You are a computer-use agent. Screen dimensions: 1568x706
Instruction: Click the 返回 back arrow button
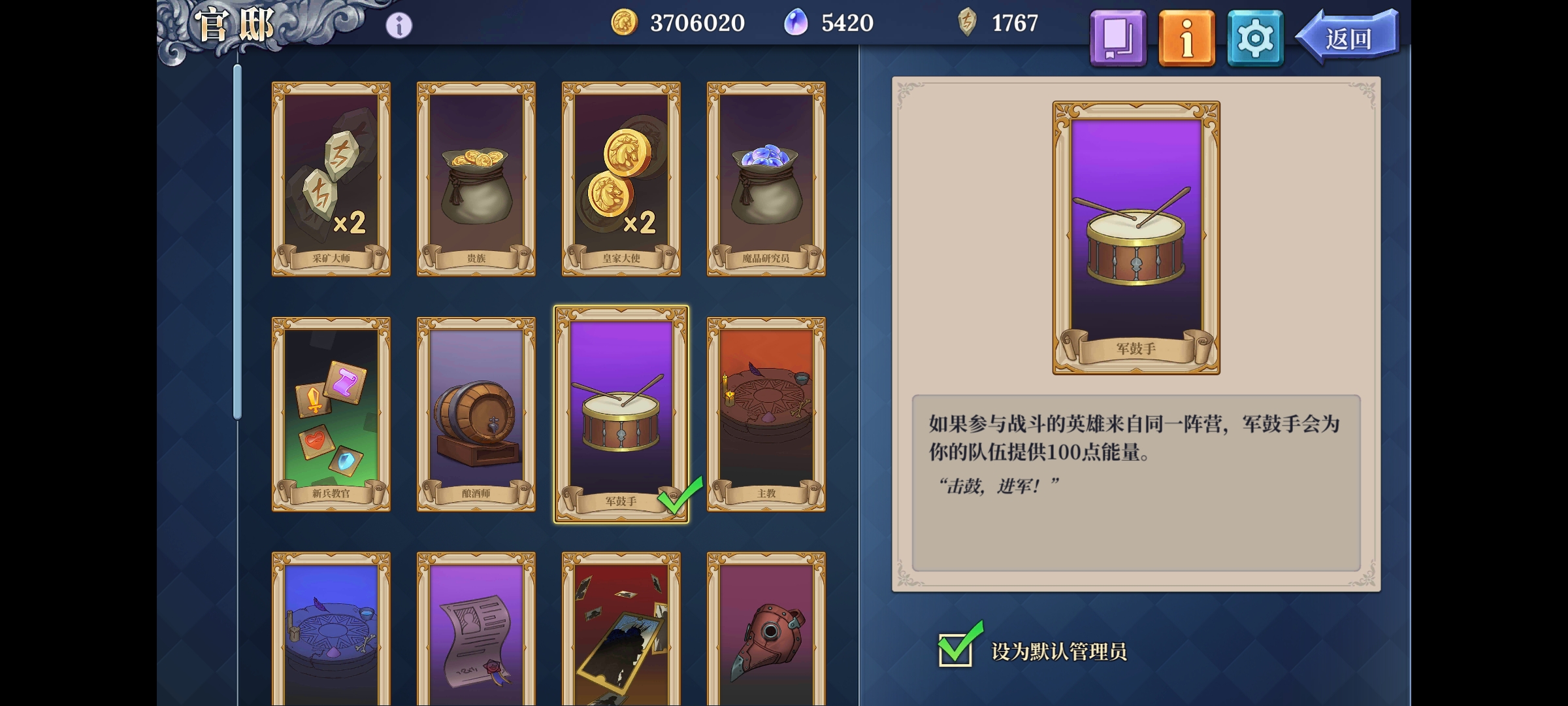coord(1348,38)
